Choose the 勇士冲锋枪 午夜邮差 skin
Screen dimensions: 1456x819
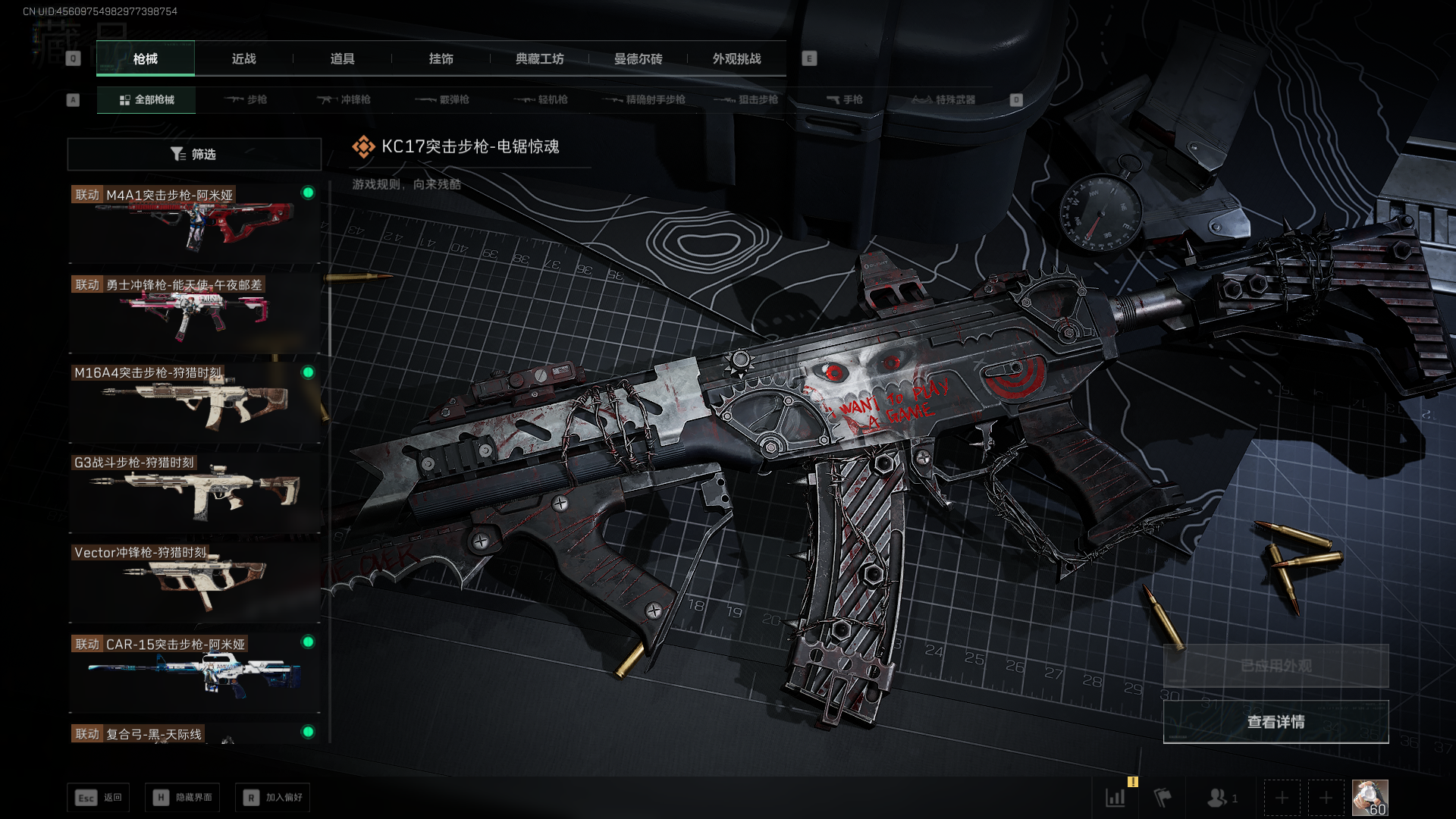pyautogui.click(x=194, y=312)
